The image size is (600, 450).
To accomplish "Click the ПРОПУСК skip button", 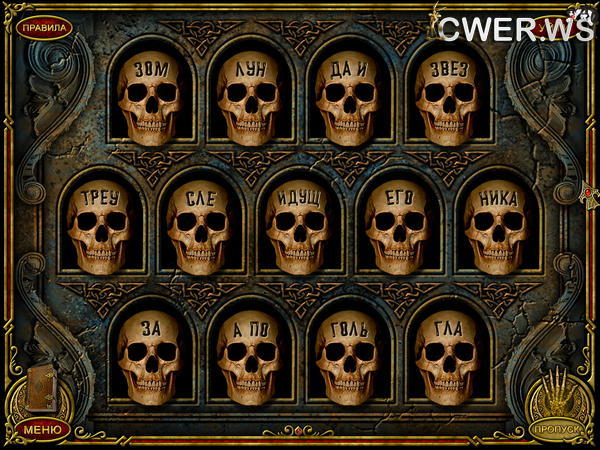I will tap(556, 430).
